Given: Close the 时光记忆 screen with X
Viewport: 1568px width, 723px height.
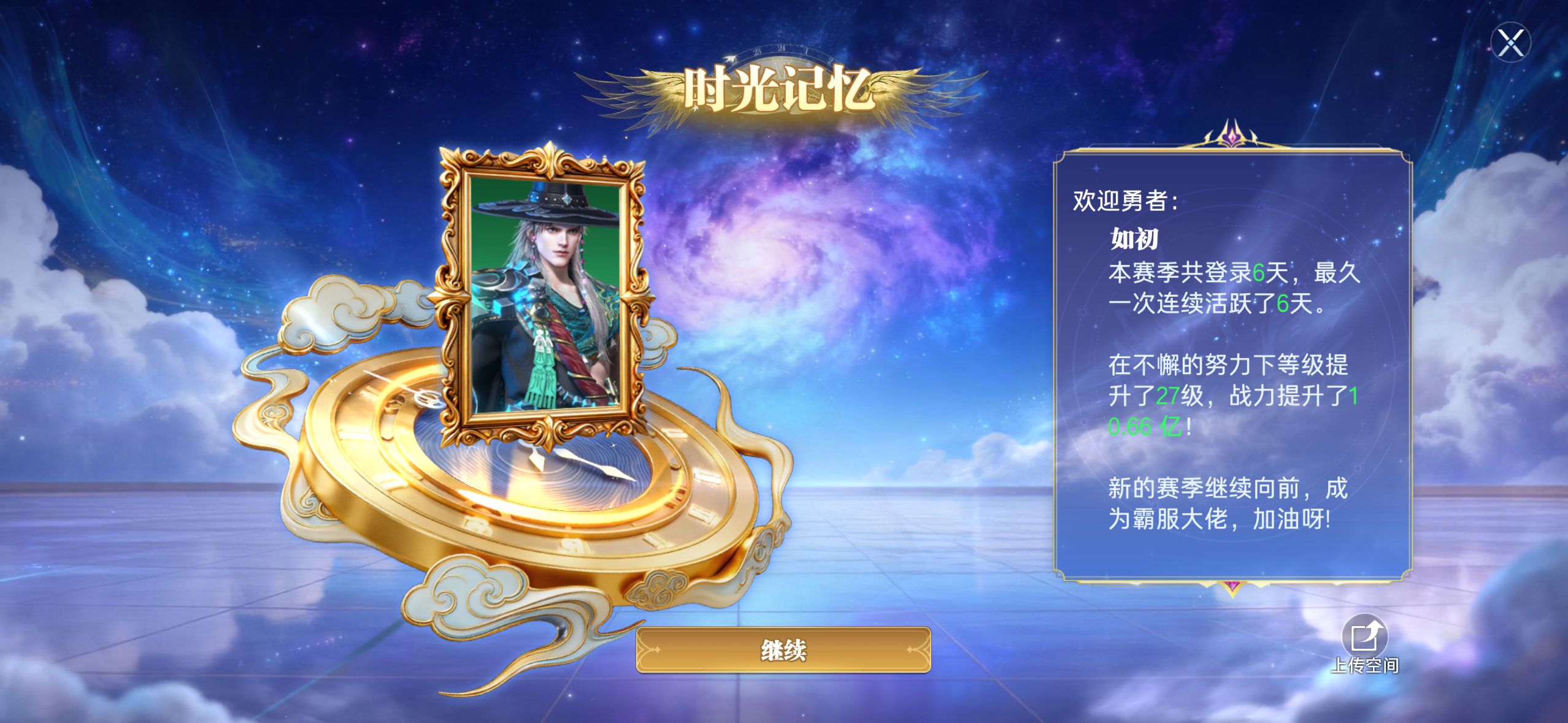Looking at the screenshot, I should click(x=1510, y=43).
